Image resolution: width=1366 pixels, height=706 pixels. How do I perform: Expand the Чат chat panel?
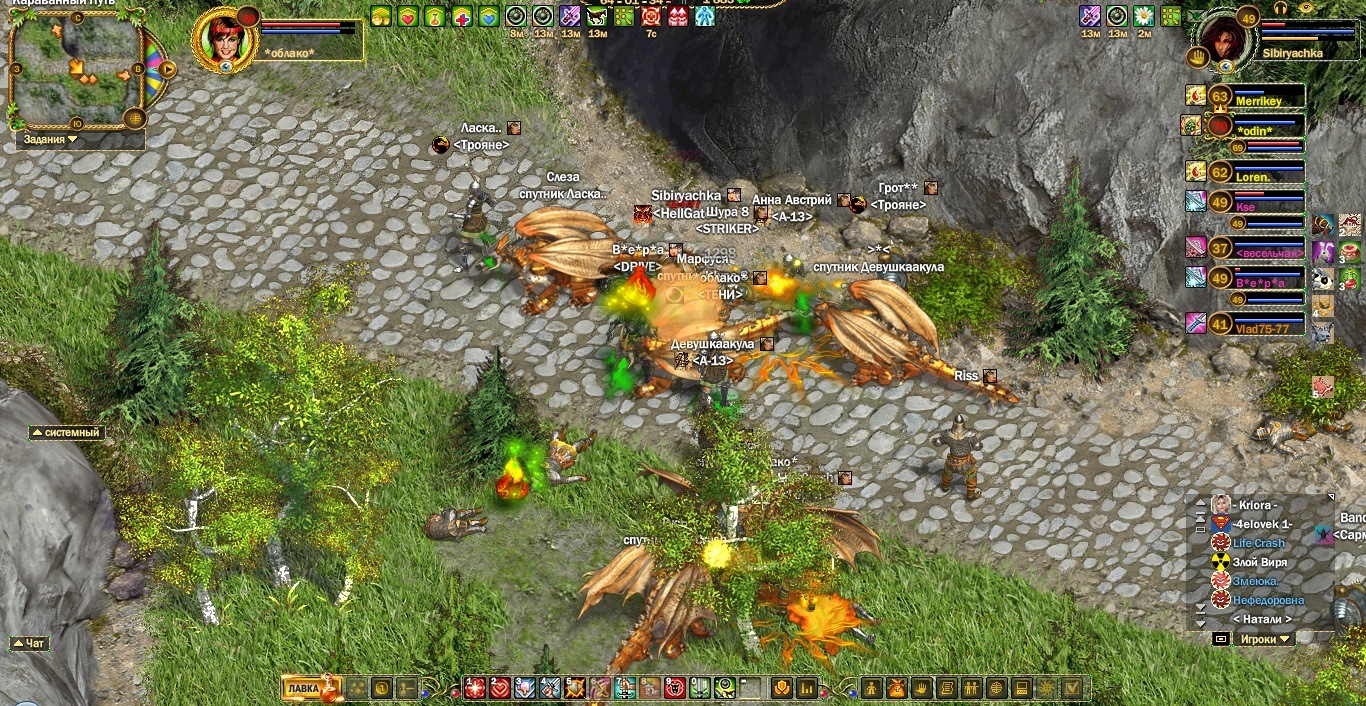point(30,644)
